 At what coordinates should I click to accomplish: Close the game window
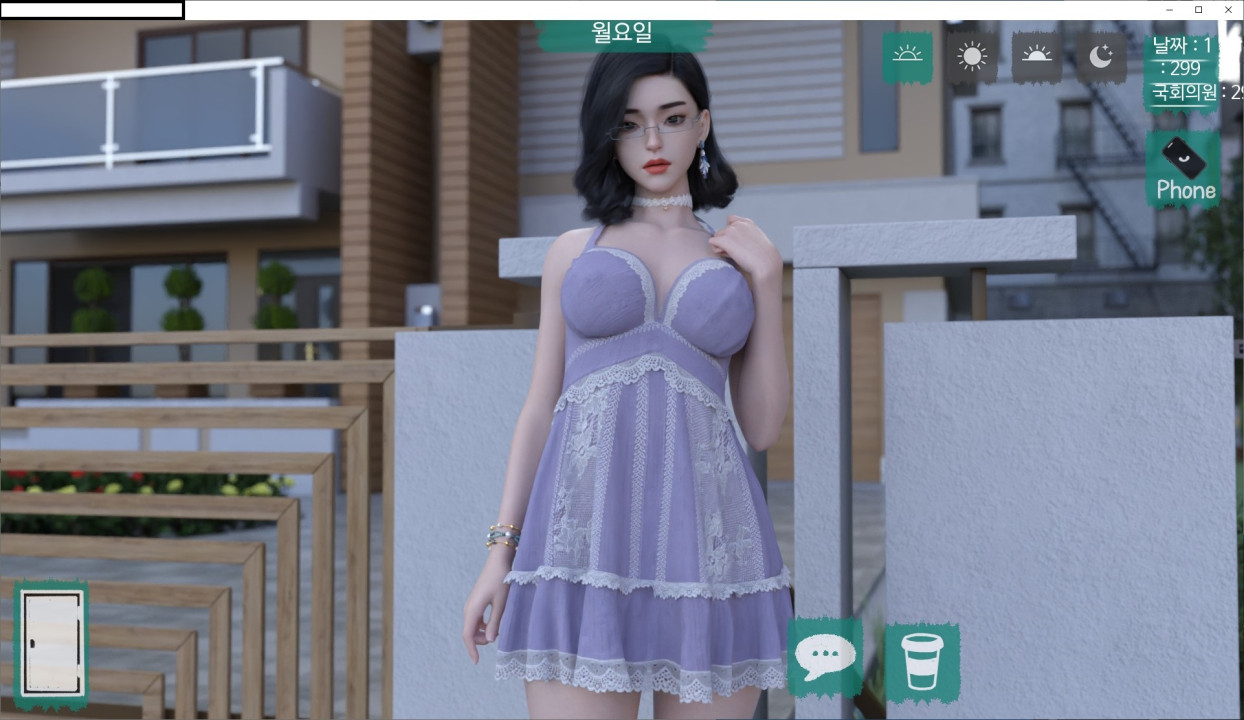click(1228, 10)
